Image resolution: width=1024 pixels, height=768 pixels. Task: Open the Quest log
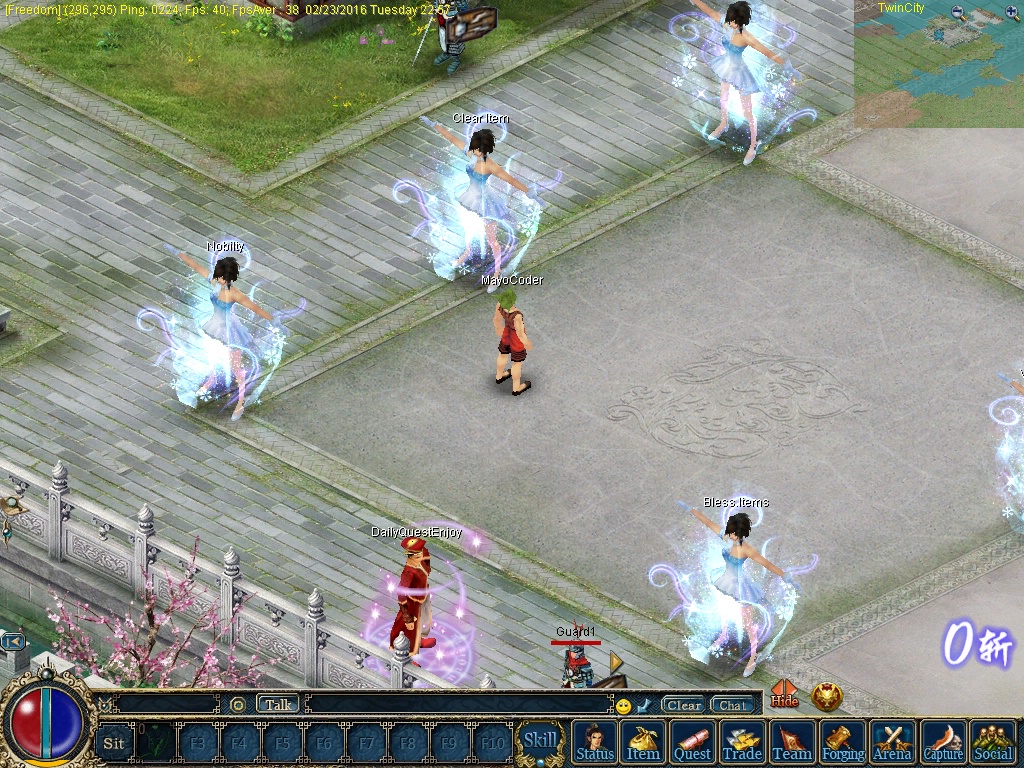(692, 742)
